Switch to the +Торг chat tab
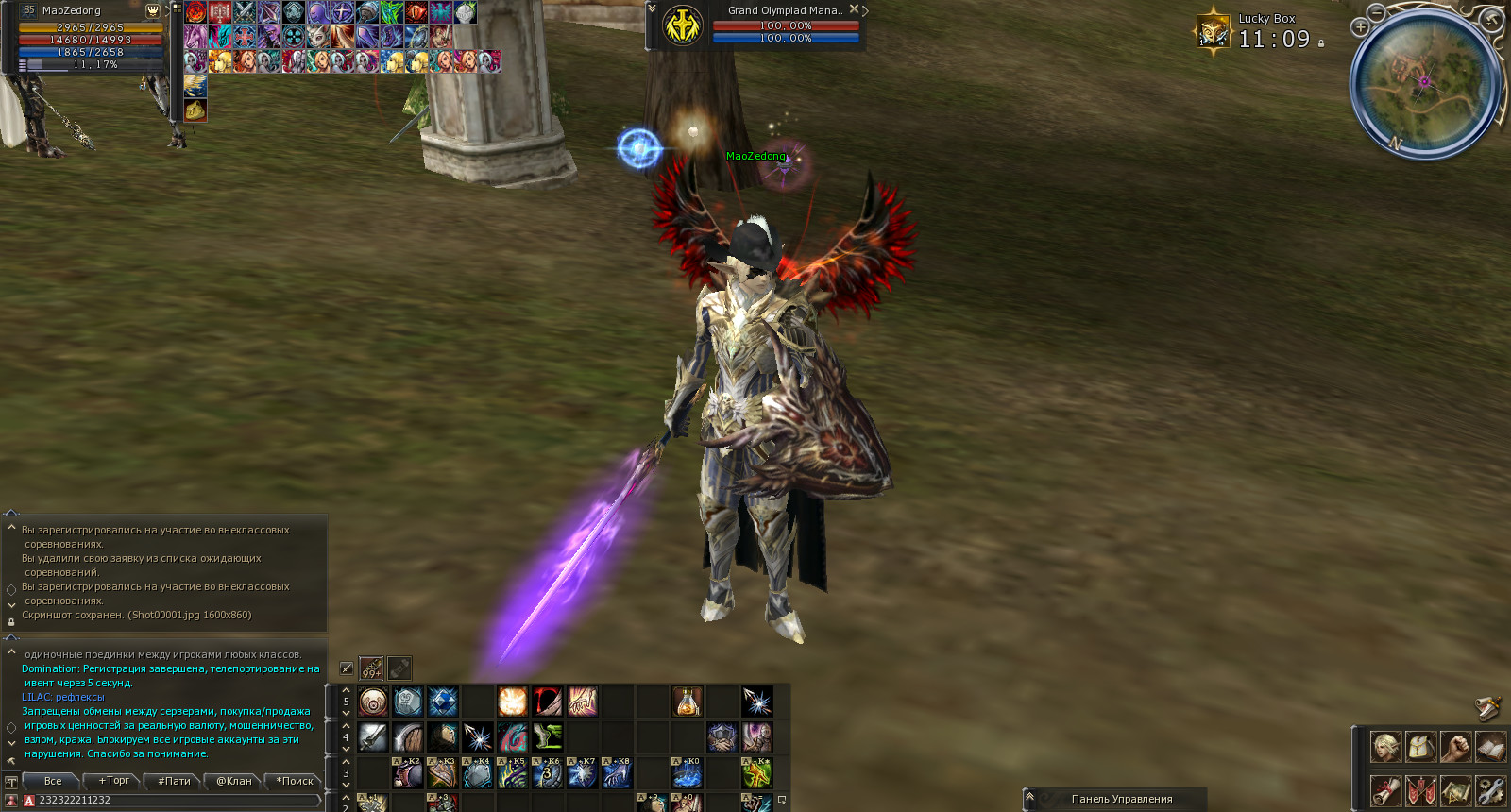The height and width of the screenshot is (812, 1511). pos(113,781)
